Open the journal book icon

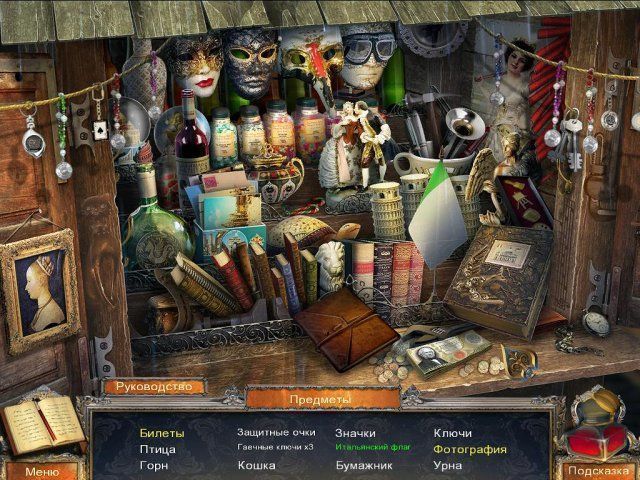[x=42, y=424]
